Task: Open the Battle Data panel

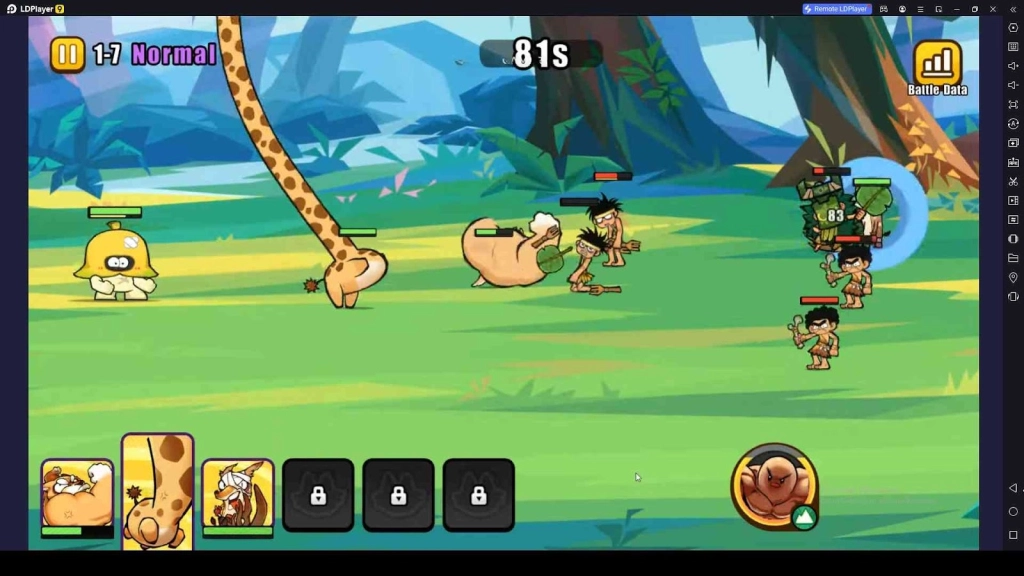Action: [937, 66]
